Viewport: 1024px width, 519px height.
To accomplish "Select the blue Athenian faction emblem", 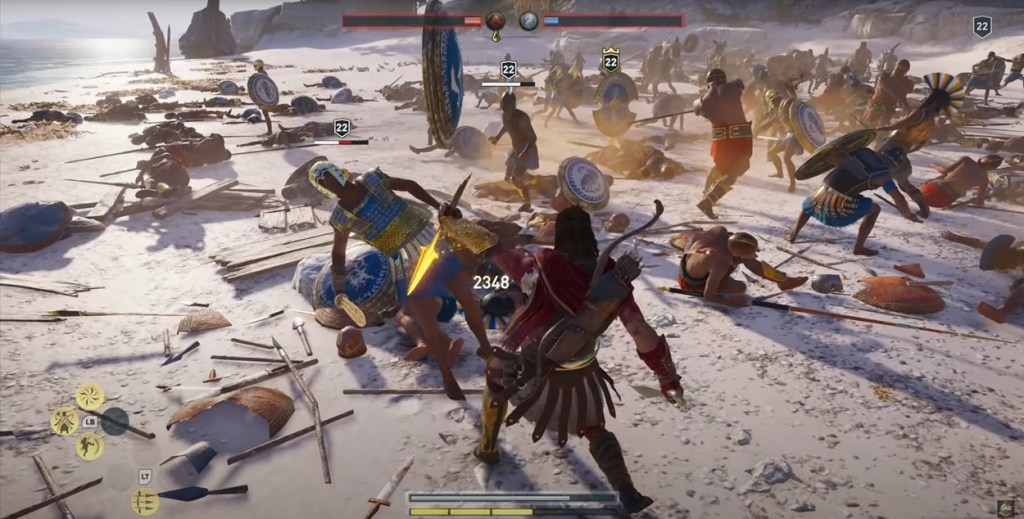I will (529, 20).
